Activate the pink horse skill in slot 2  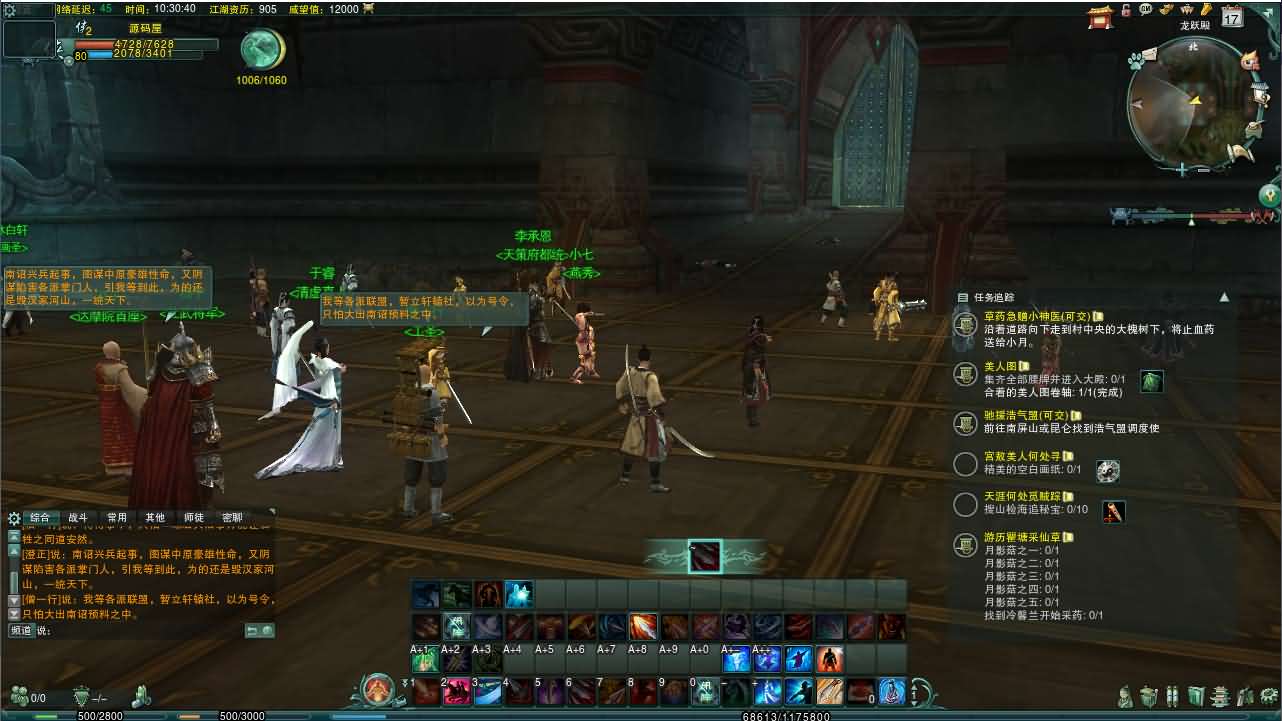pyautogui.click(x=457, y=691)
